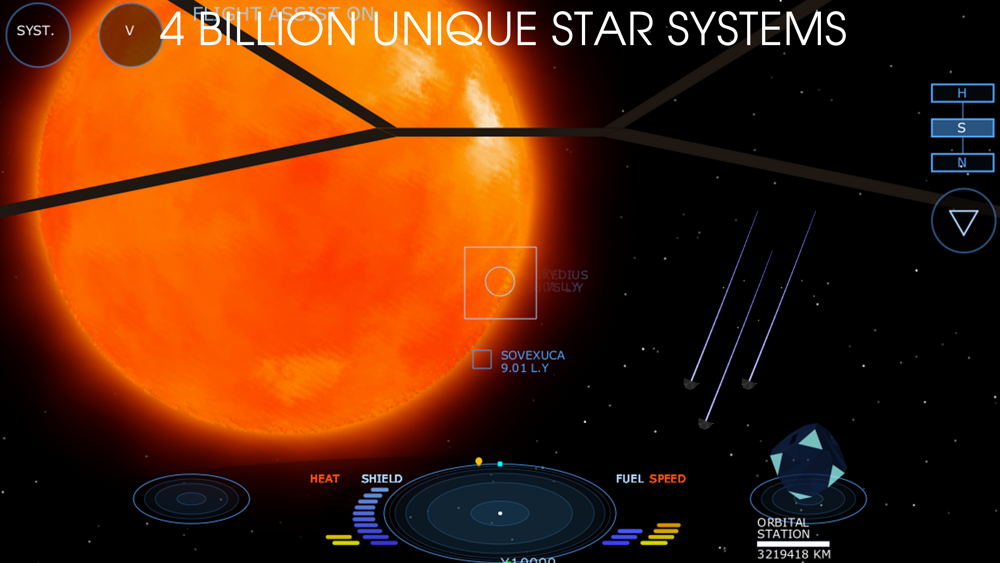
Task: Select the N mode box
Action: [962, 162]
